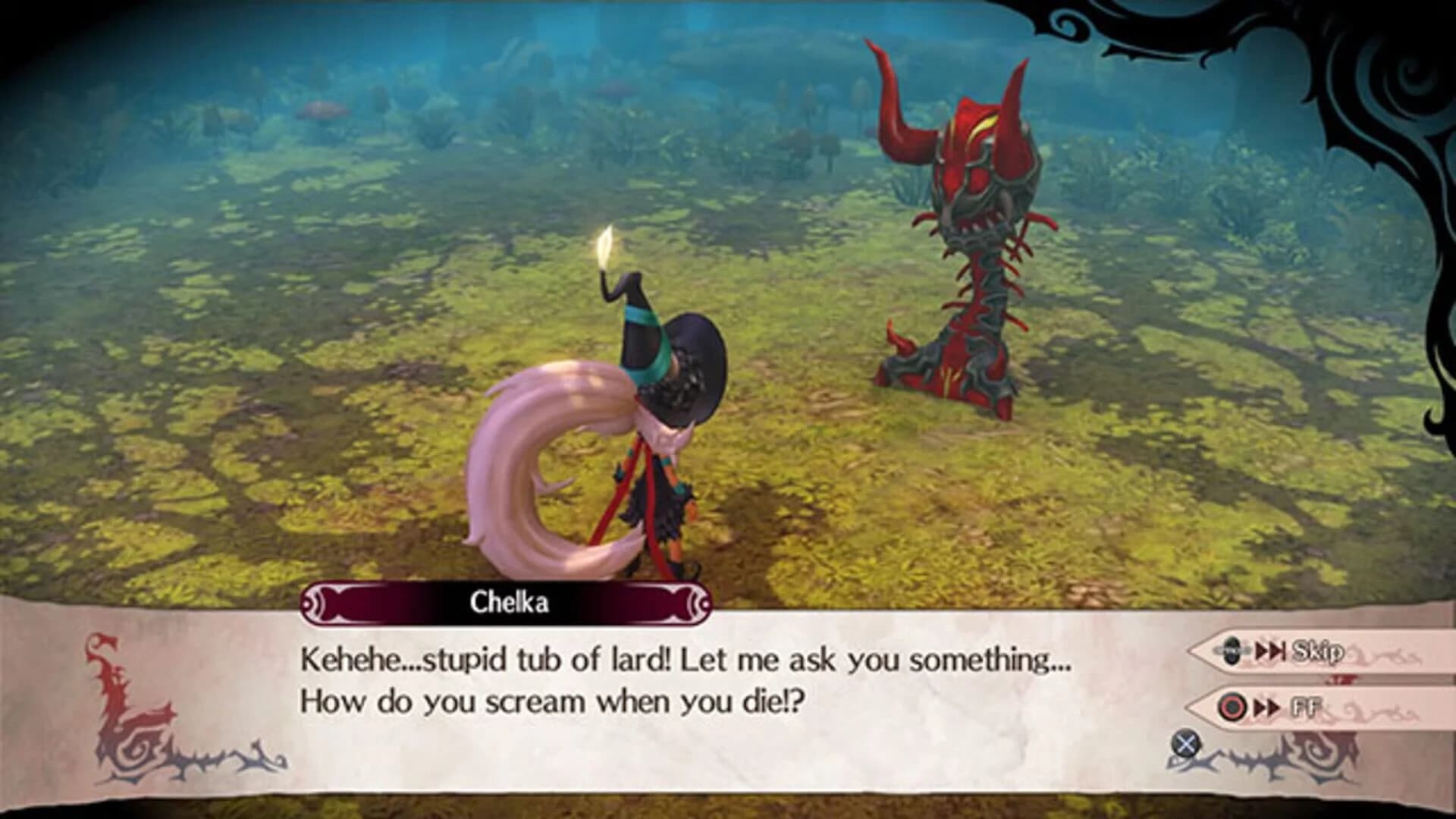This screenshot has width=1456, height=819.
Task: Click the red Circle button icon beside FF
Action: point(1232,707)
